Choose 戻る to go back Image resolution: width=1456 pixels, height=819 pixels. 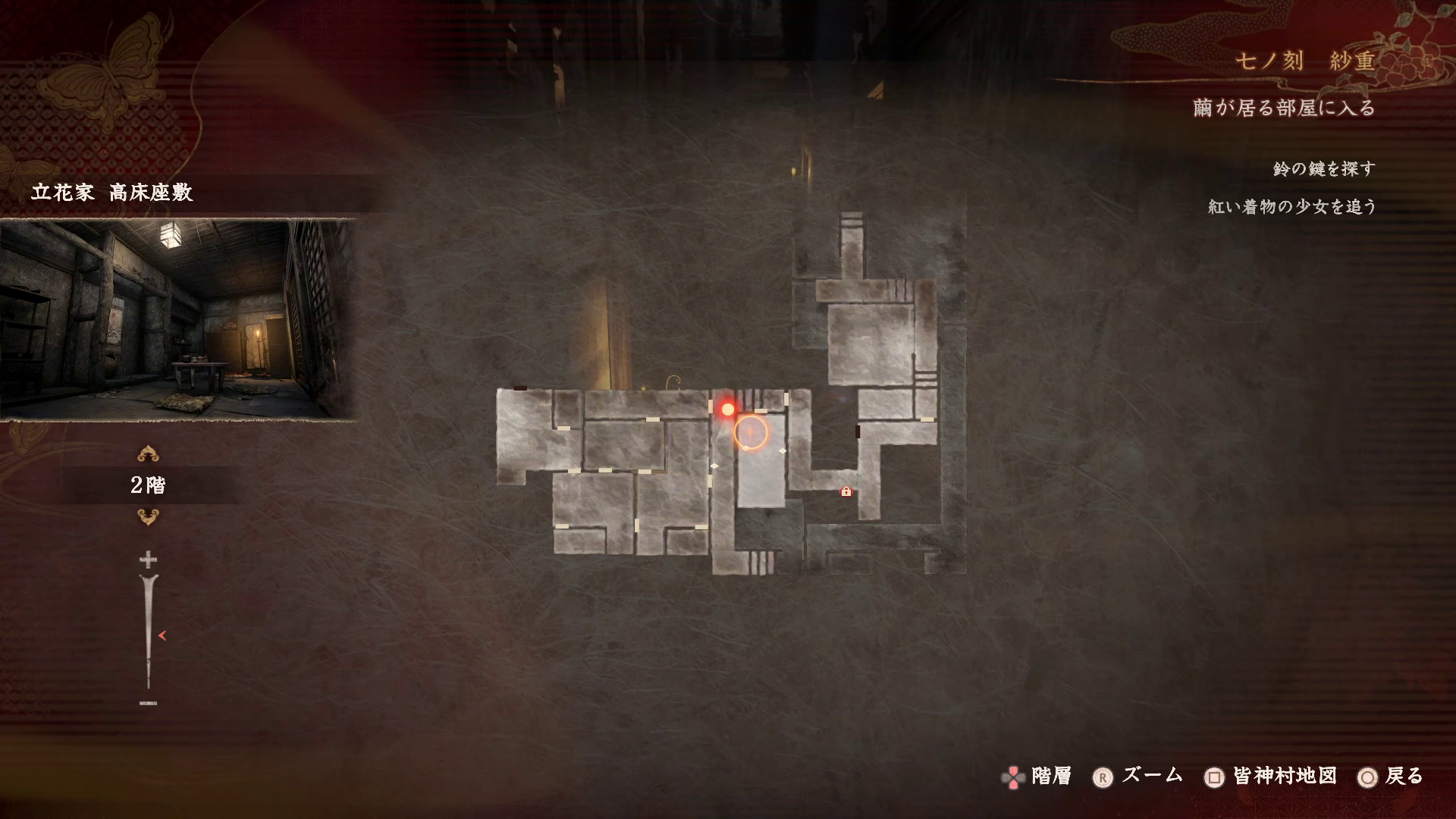[1392, 777]
